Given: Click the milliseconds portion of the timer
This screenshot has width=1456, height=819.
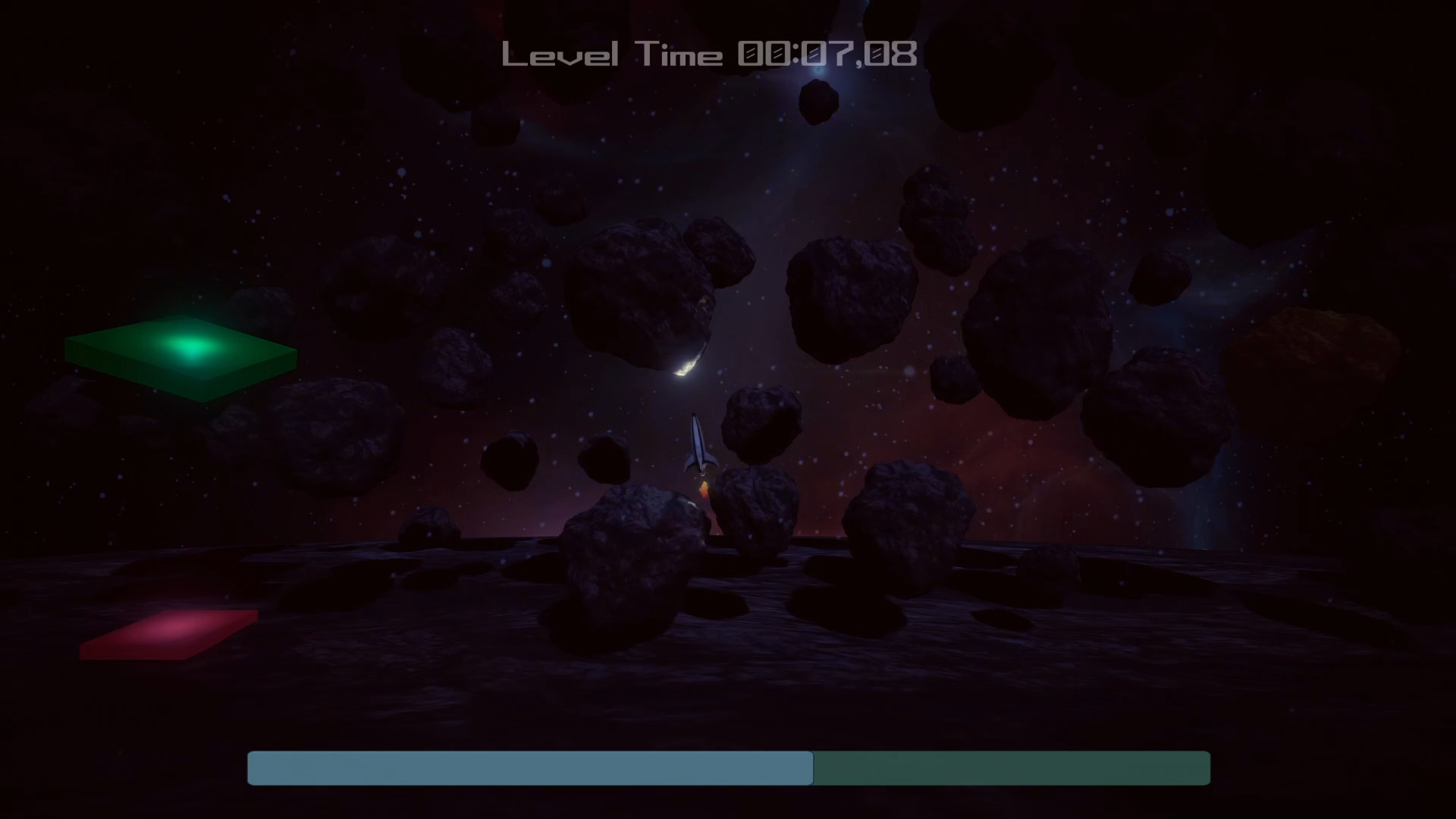Looking at the screenshot, I should coord(891,55).
